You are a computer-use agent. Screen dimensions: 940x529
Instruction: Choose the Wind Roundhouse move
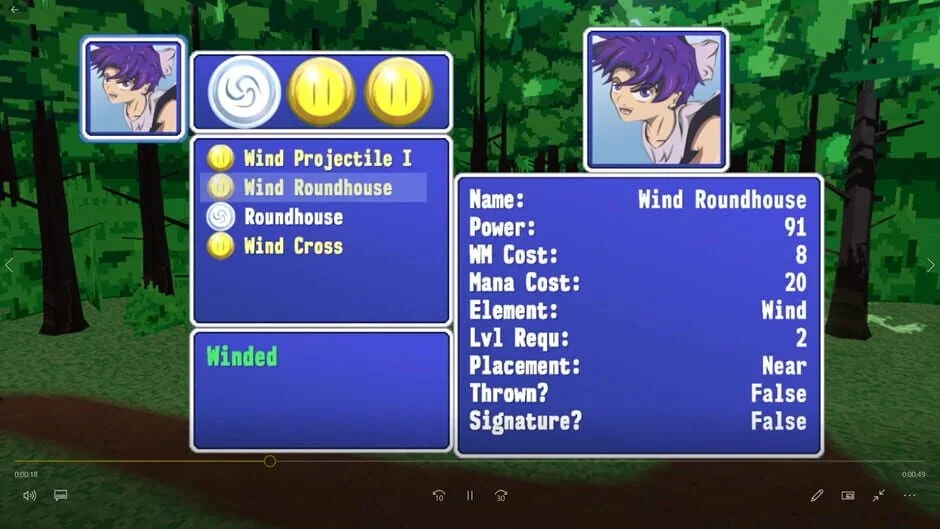[x=317, y=187]
